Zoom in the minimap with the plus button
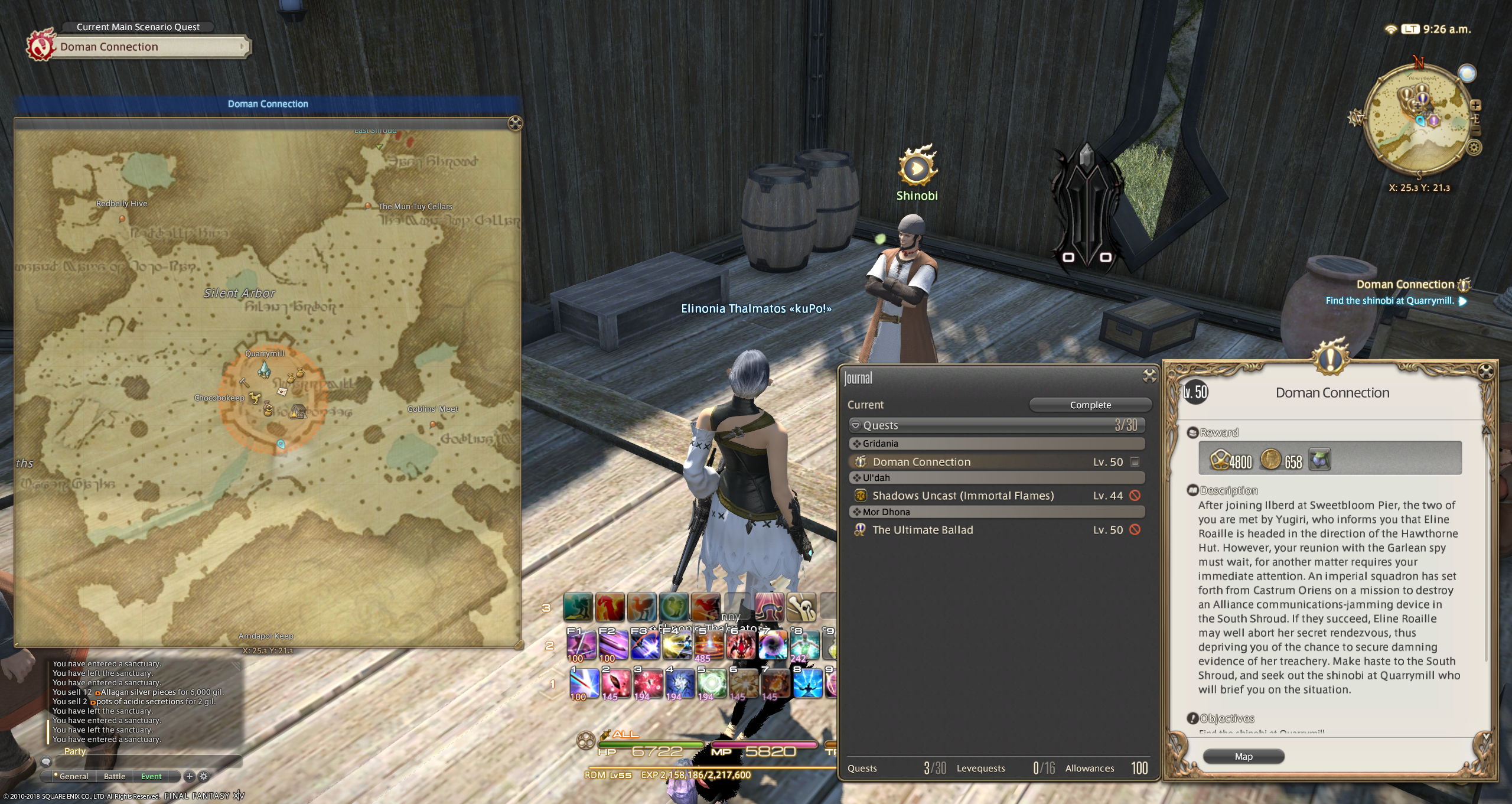1512x804 pixels. coord(1475,106)
